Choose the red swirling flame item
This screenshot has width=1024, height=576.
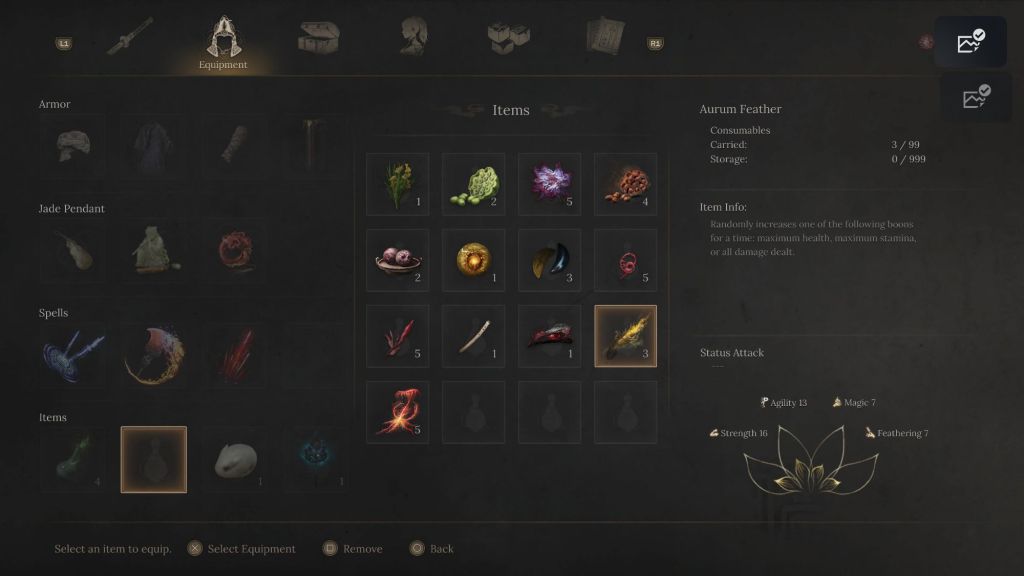[x=398, y=412]
